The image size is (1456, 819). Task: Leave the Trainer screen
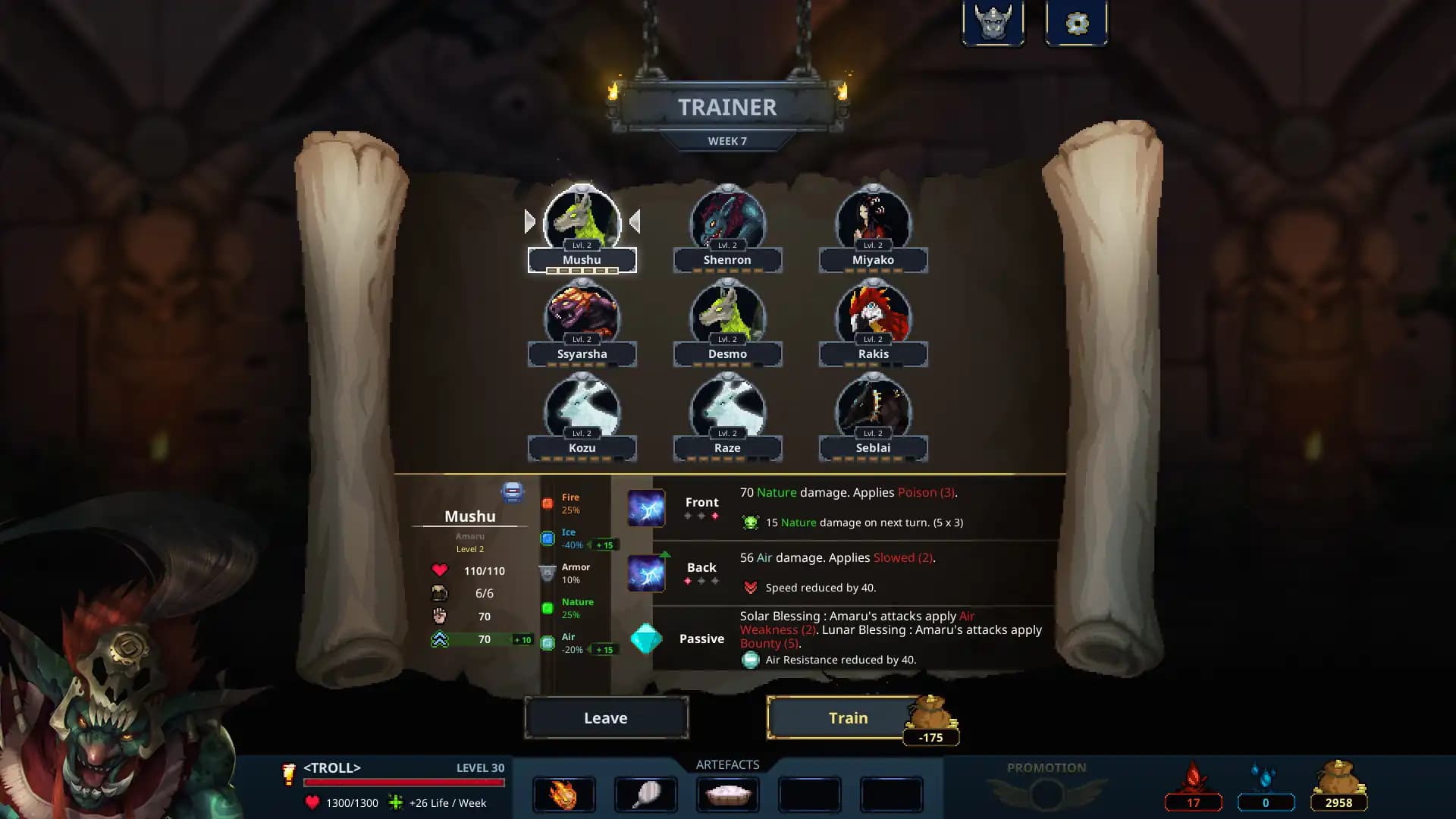(606, 717)
